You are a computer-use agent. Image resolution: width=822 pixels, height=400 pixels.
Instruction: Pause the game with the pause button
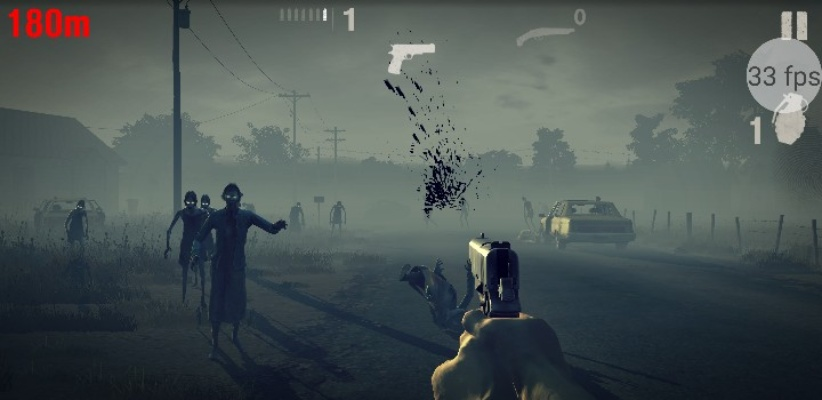pos(794,25)
